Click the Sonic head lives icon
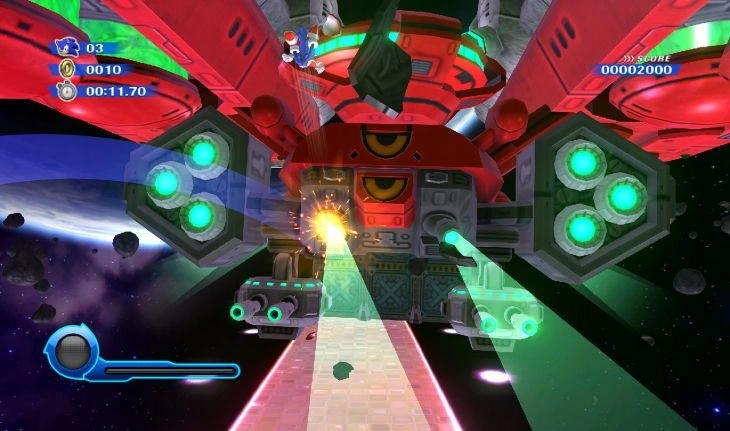Image resolution: width=730 pixels, height=431 pixels. pyautogui.click(x=67, y=47)
